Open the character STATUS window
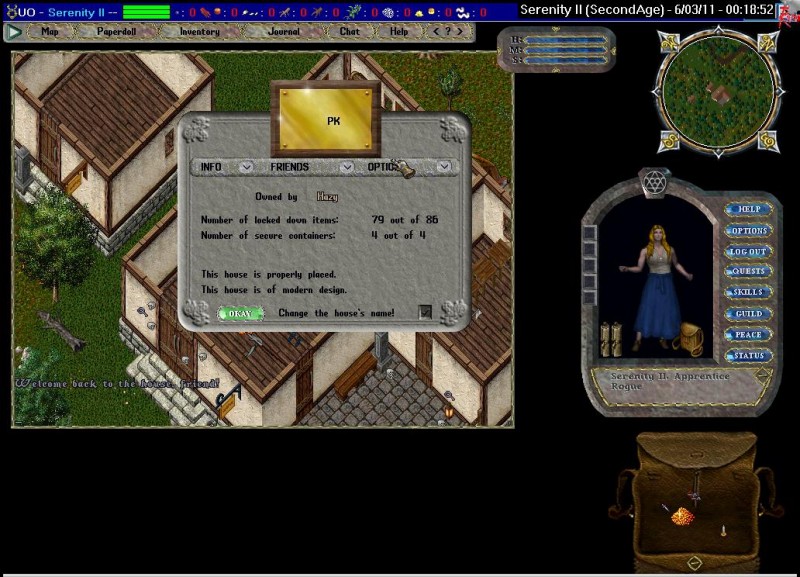 tap(748, 356)
